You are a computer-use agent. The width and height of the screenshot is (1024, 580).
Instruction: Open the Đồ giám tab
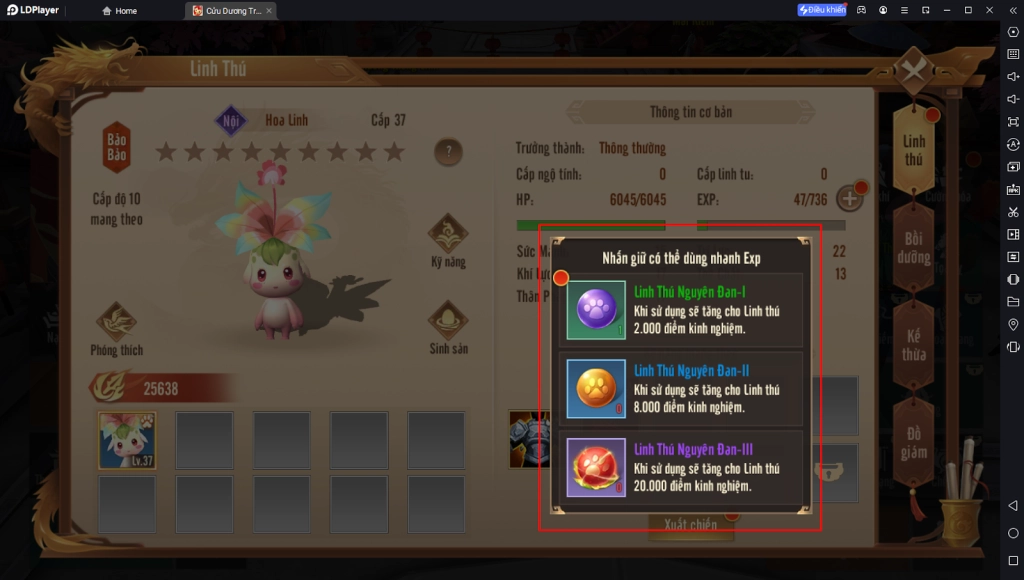(x=913, y=443)
